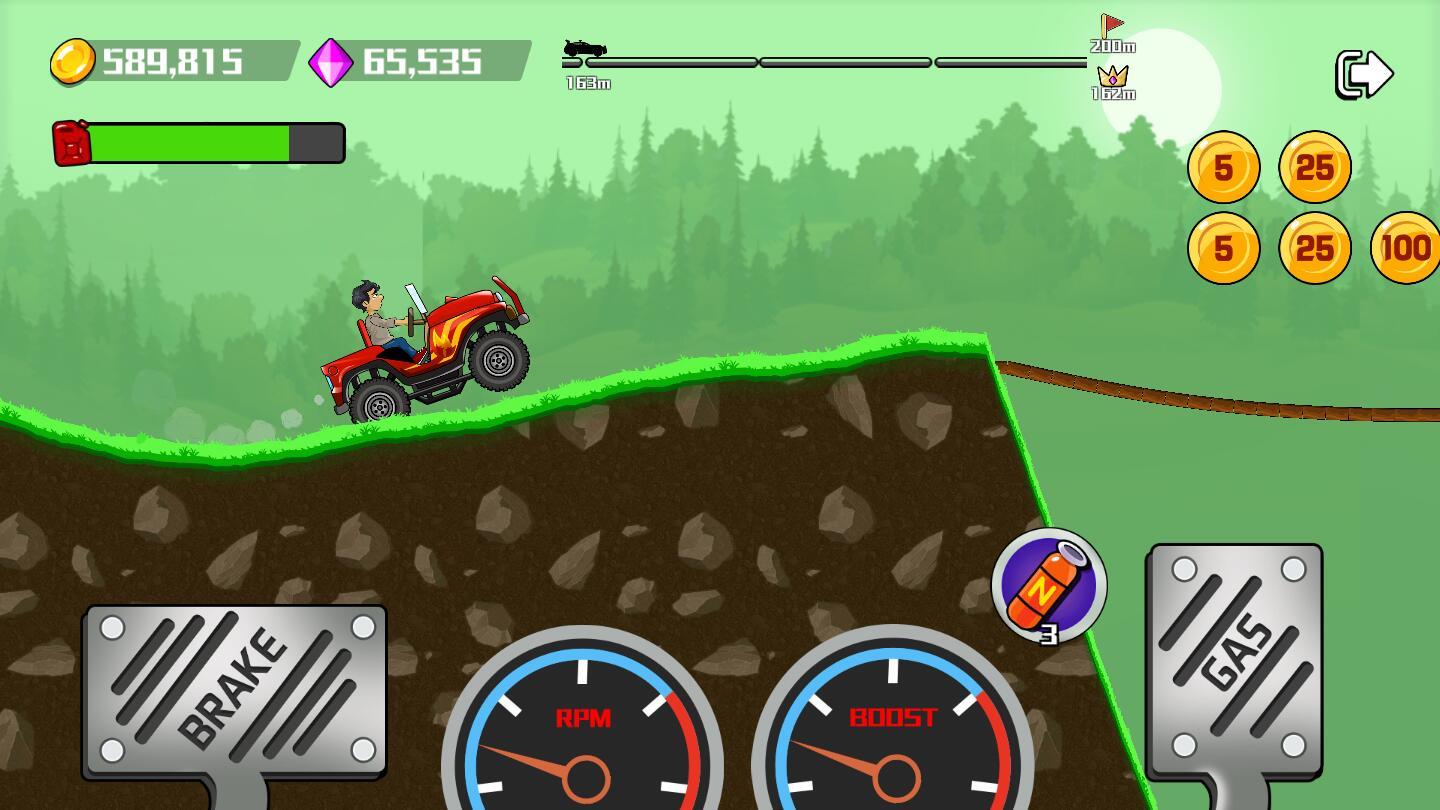Activate the nitro boost canister
This screenshot has height=810, width=1440.
(x=1048, y=585)
